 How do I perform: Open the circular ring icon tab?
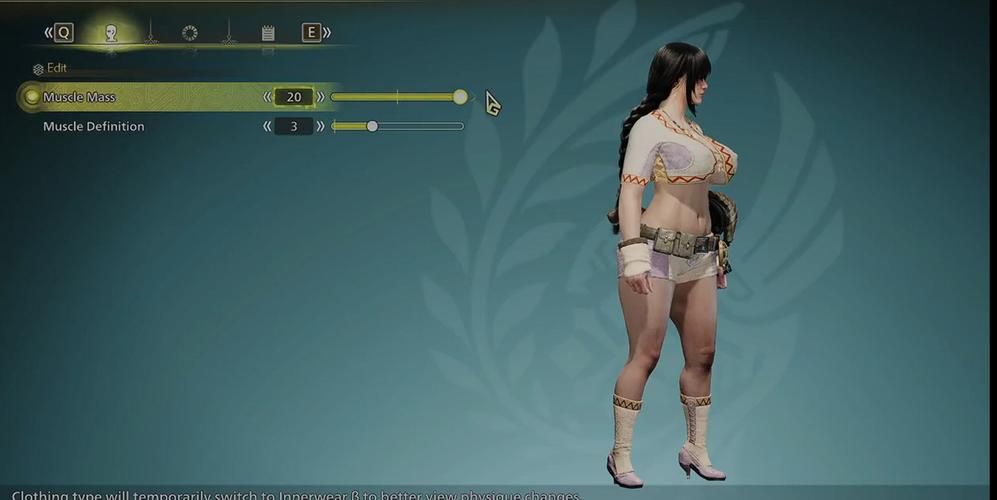(x=190, y=33)
